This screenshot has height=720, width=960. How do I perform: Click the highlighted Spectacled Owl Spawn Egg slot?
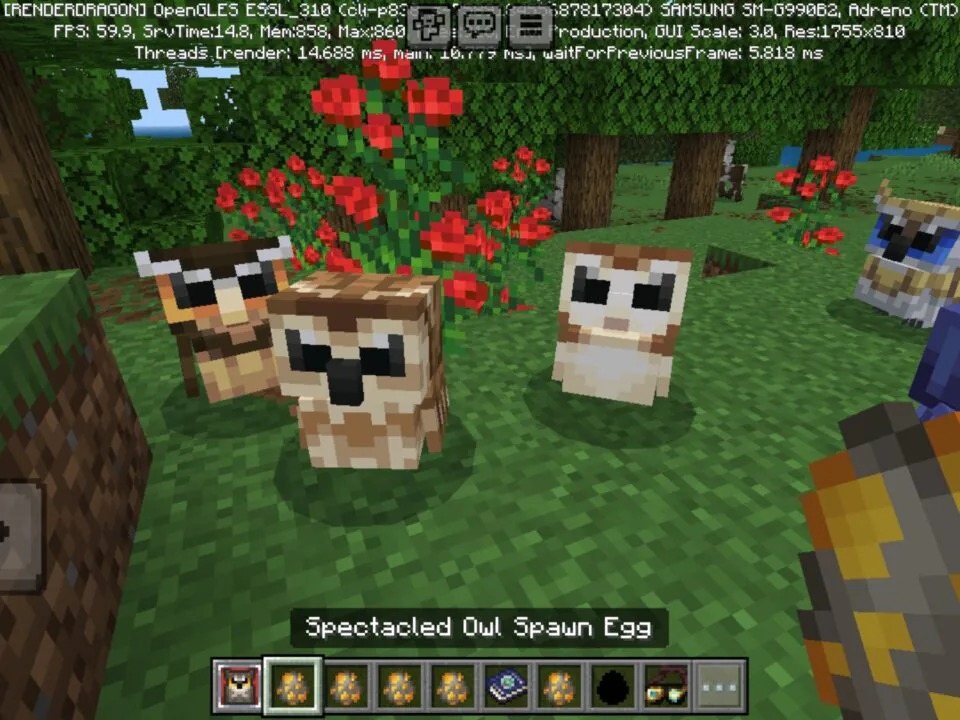(292, 686)
